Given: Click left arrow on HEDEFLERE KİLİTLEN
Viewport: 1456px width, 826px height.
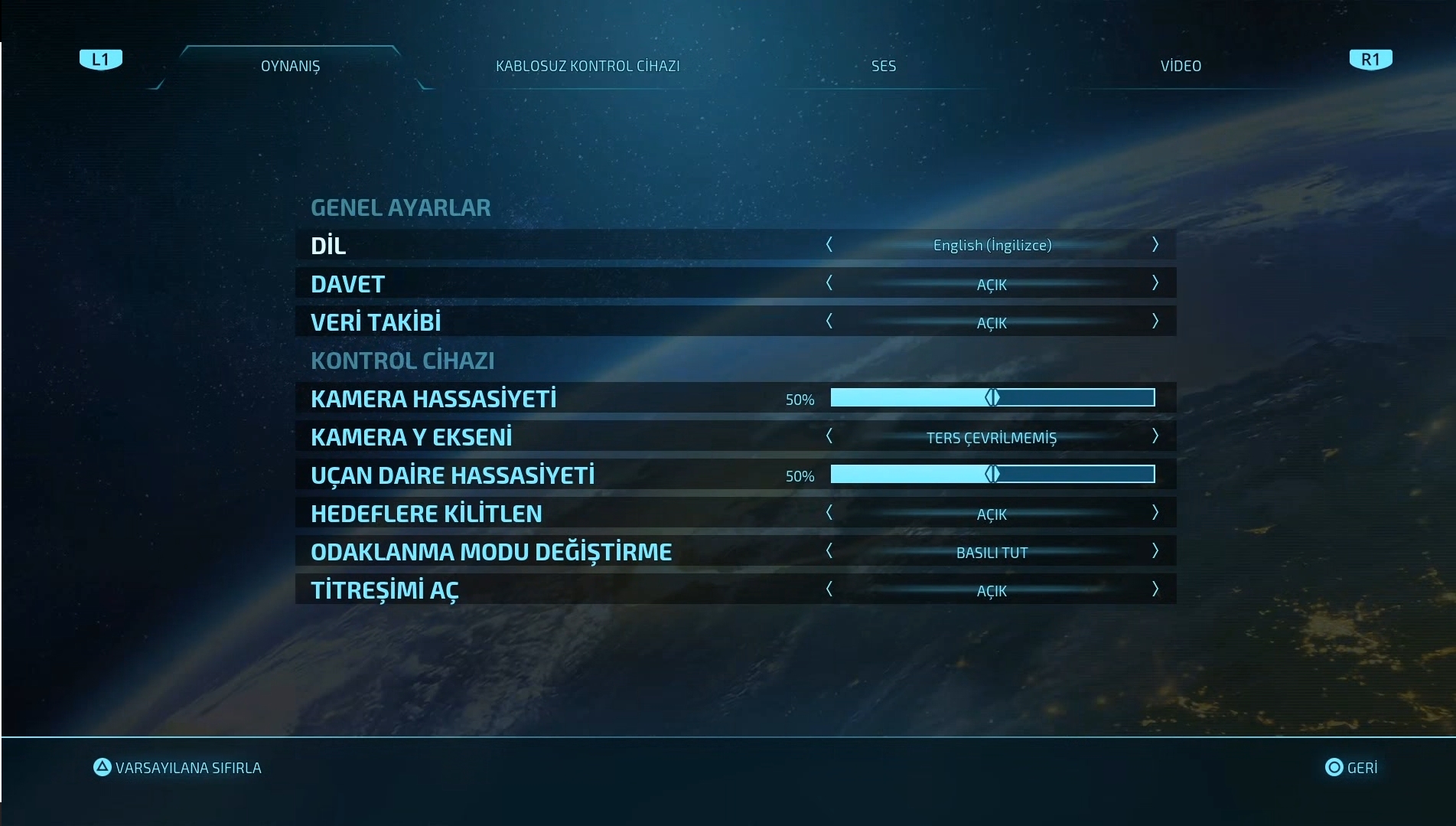Looking at the screenshot, I should click(x=829, y=513).
